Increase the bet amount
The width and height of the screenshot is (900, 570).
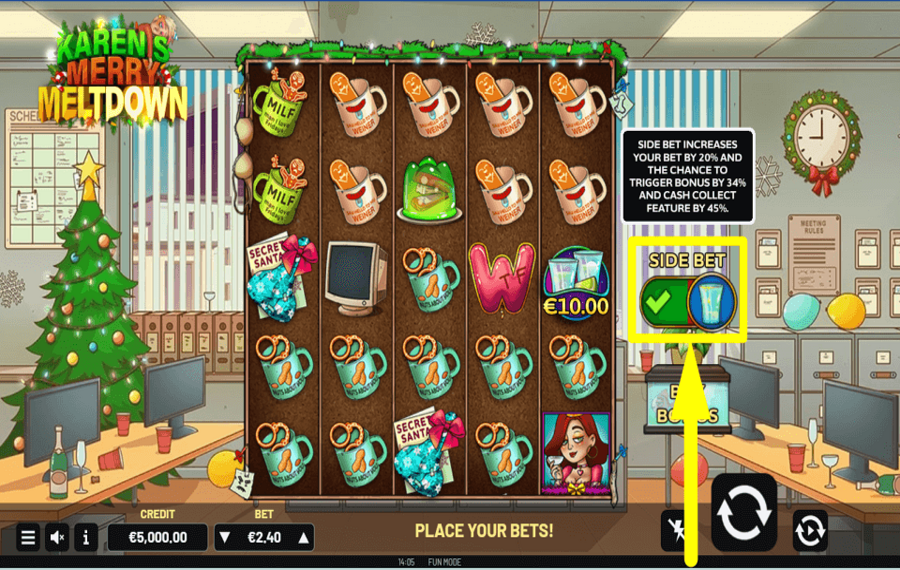pyautogui.click(x=304, y=537)
